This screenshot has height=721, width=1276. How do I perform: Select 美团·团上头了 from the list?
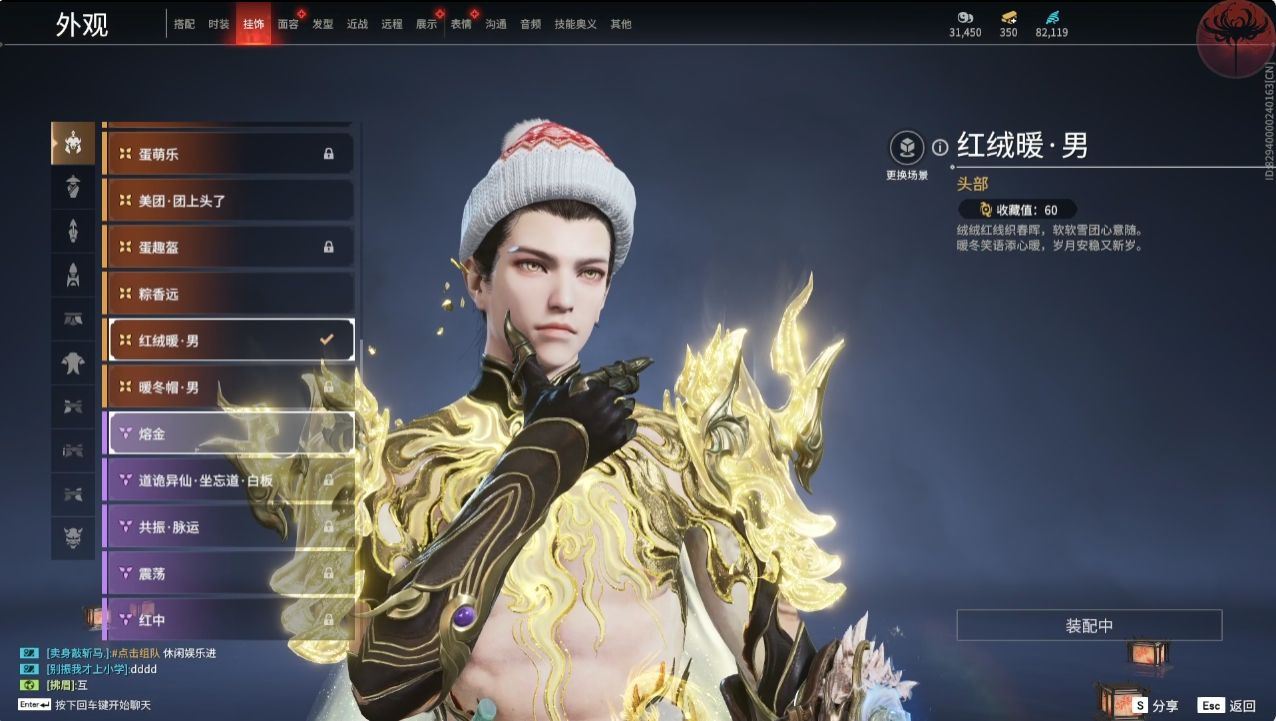229,201
